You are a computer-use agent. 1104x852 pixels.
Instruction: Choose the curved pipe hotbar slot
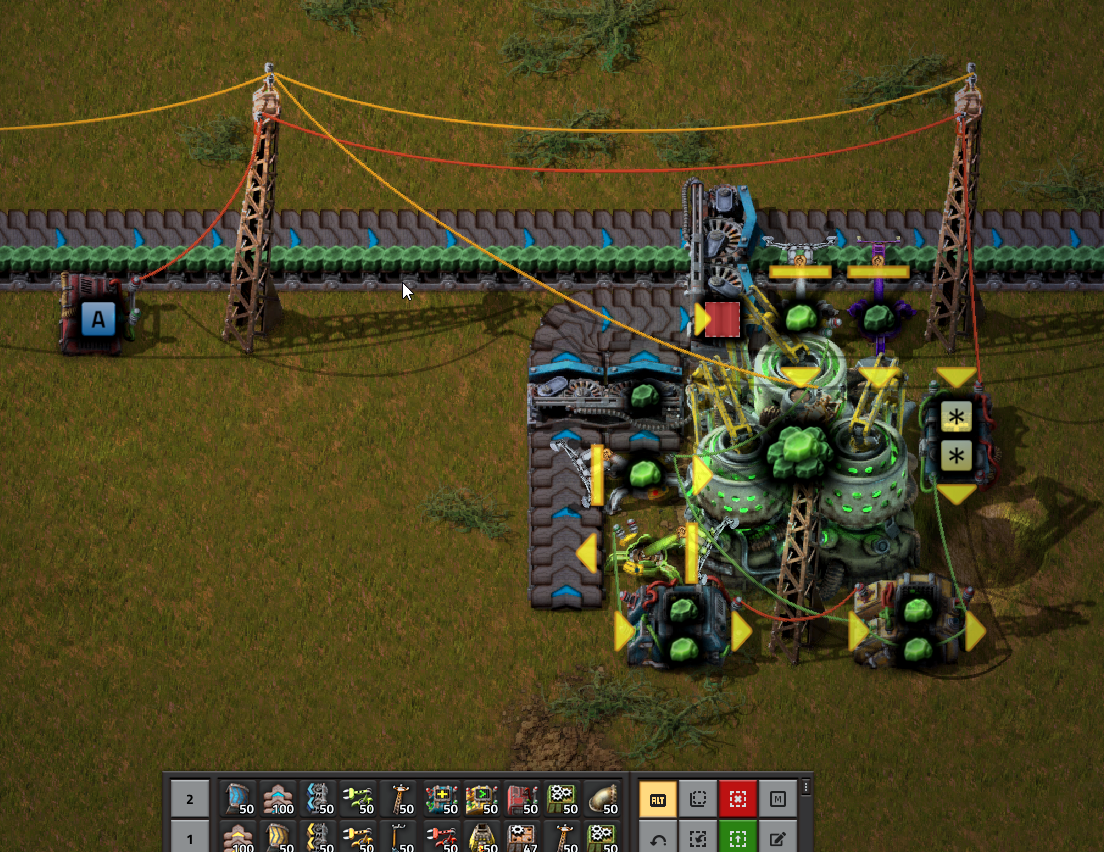604,798
